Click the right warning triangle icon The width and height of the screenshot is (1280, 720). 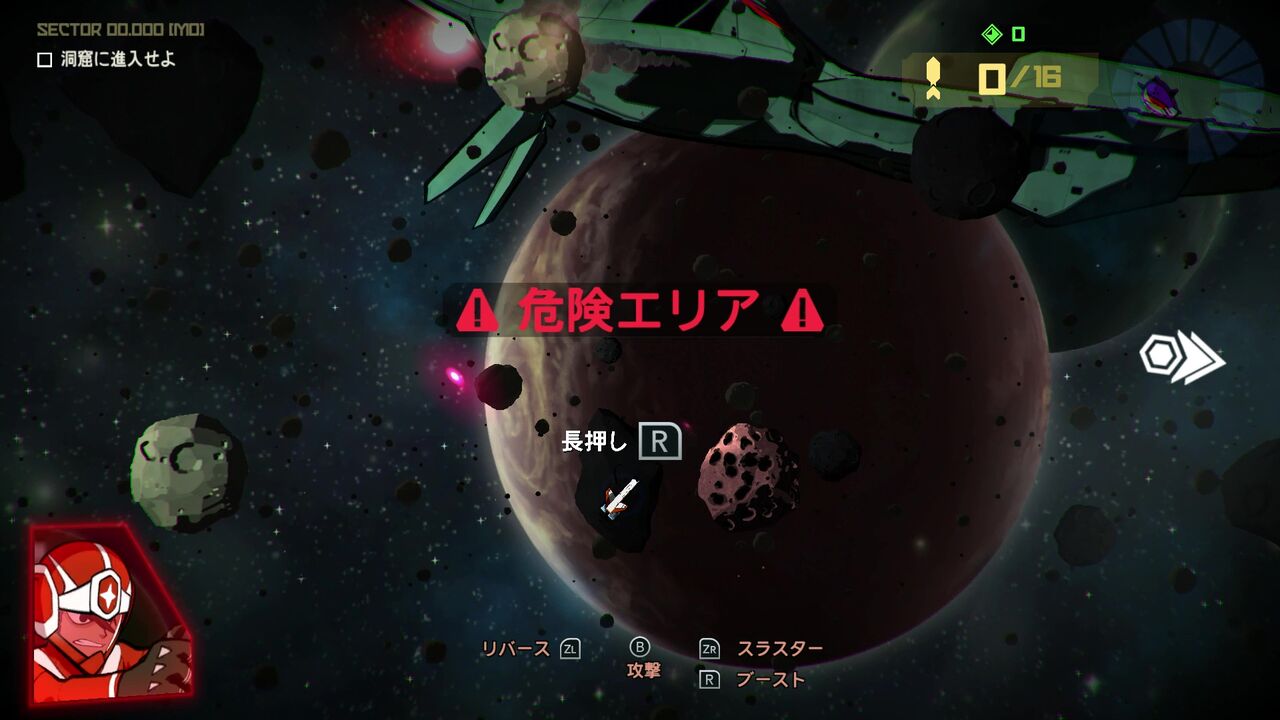click(800, 311)
